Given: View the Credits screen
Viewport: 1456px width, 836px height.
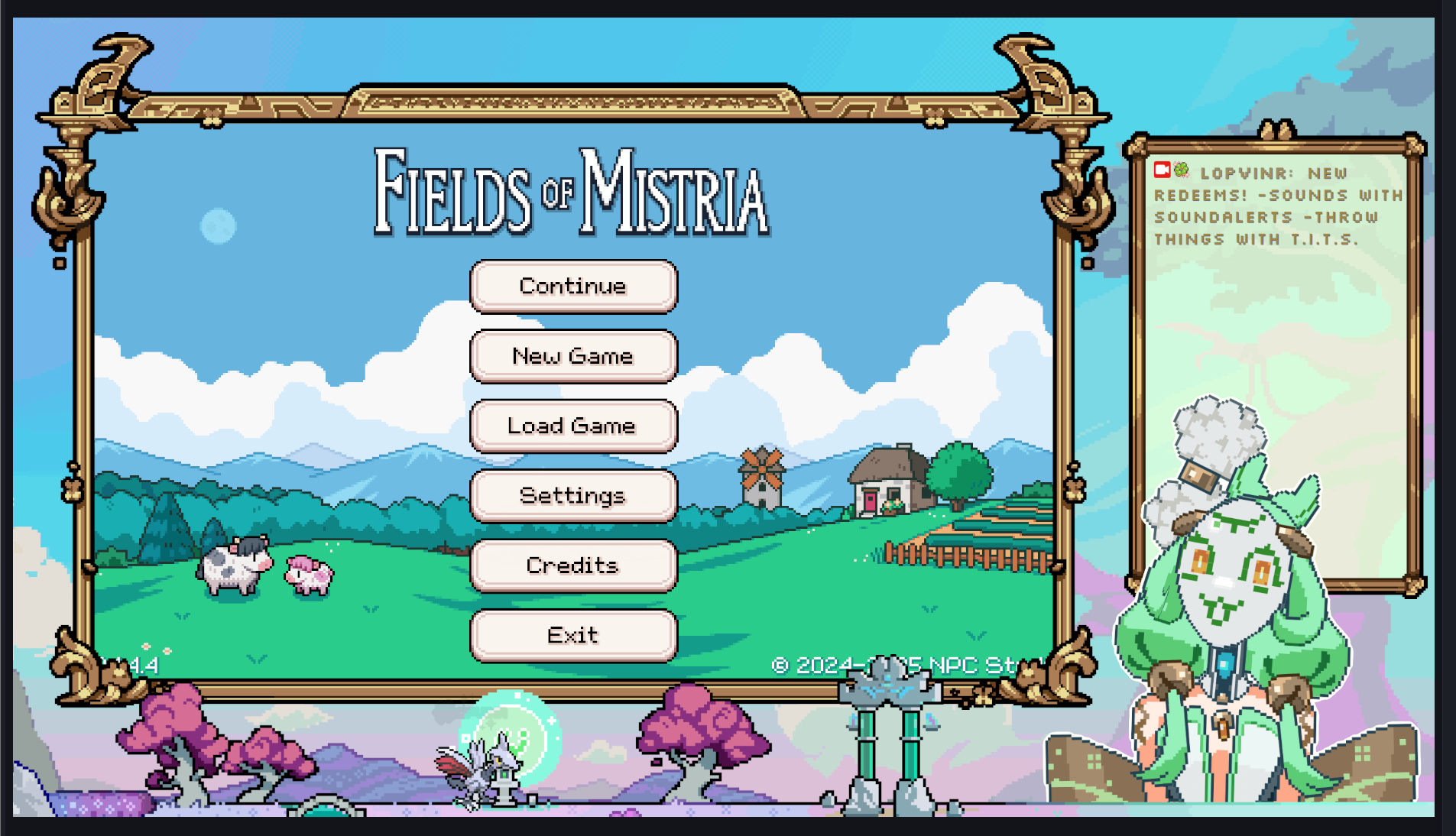Looking at the screenshot, I should 573,565.
